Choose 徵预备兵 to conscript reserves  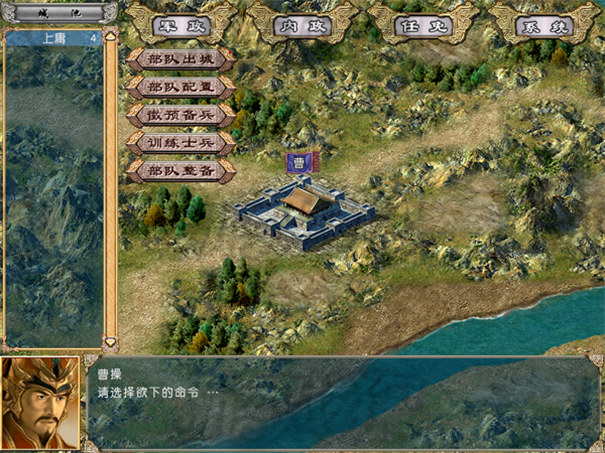tap(181, 115)
